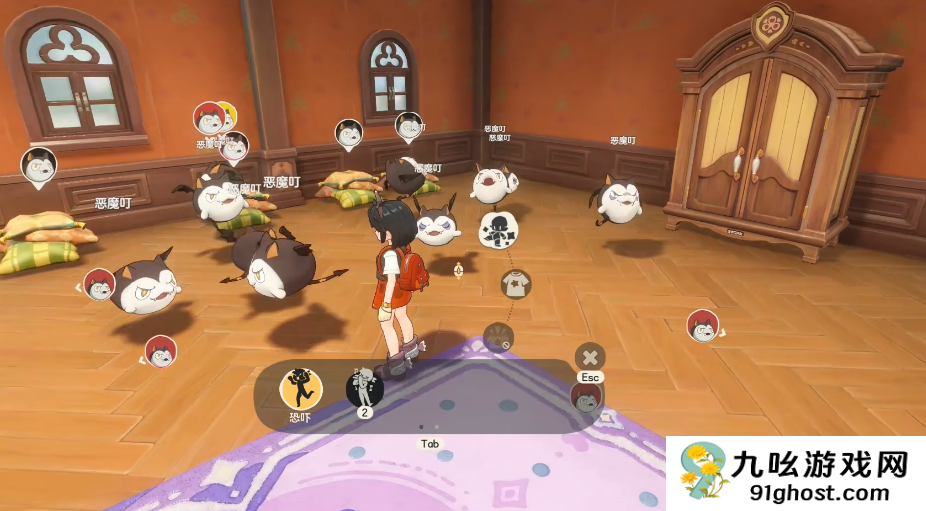
Task: Open the T-shirt outfit bubble
Action: pos(516,284)
